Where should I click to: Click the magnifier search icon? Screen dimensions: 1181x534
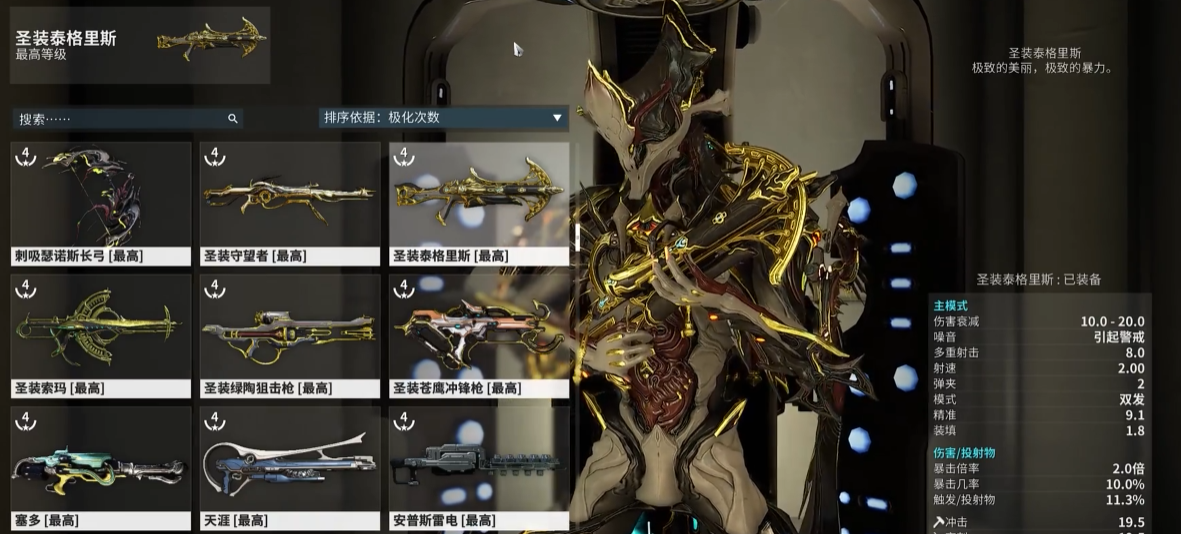(x=233, y=119)
